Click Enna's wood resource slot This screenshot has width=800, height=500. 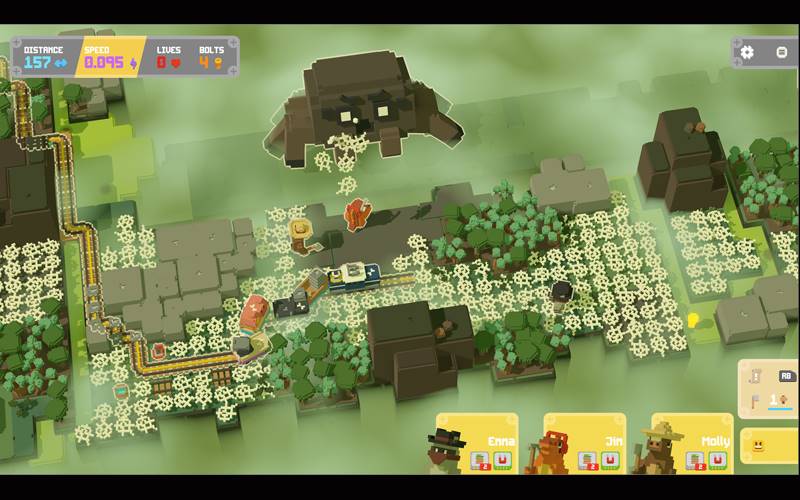coord(481,460)
